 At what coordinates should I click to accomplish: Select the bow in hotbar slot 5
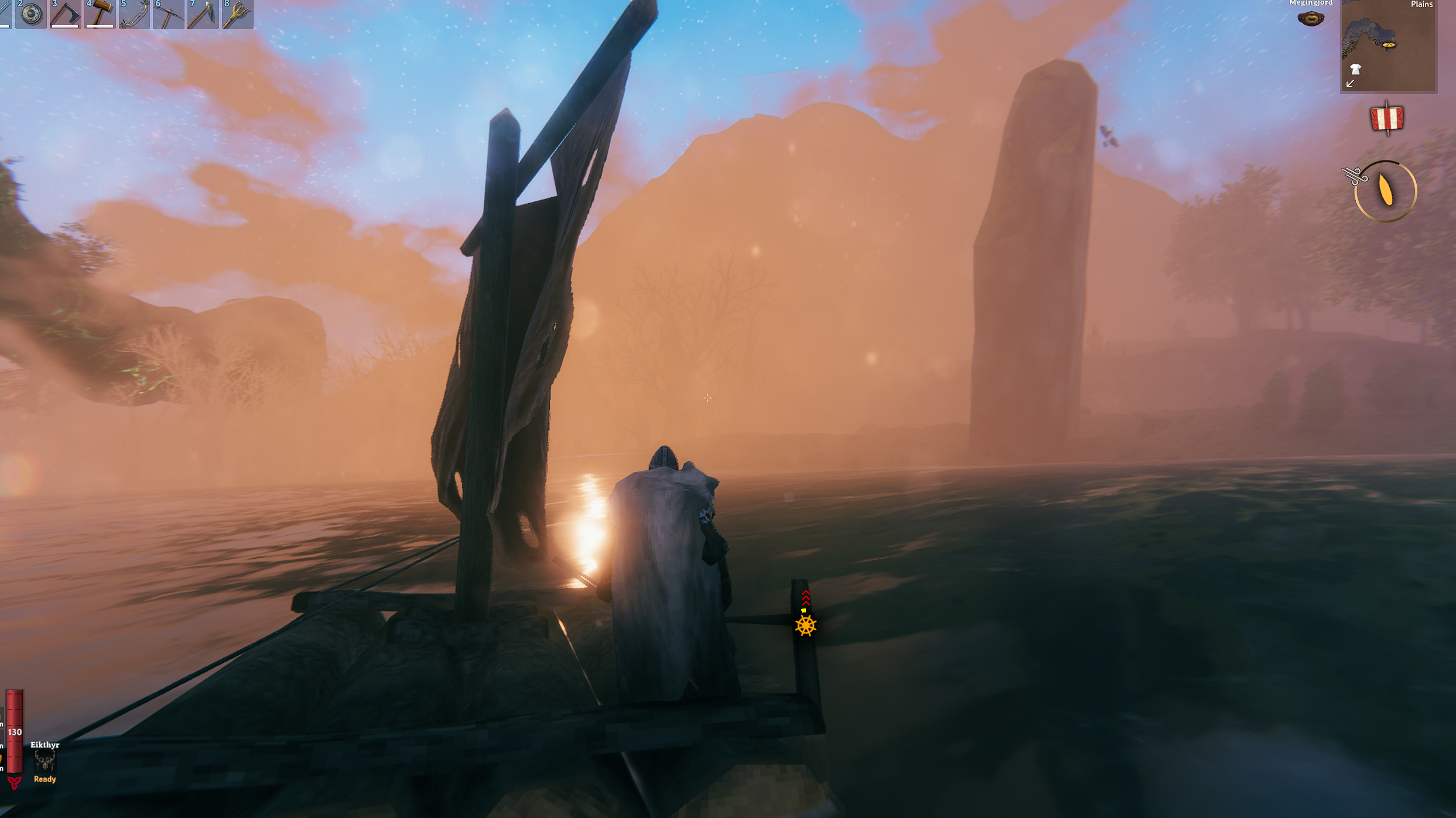pos(134,13)
